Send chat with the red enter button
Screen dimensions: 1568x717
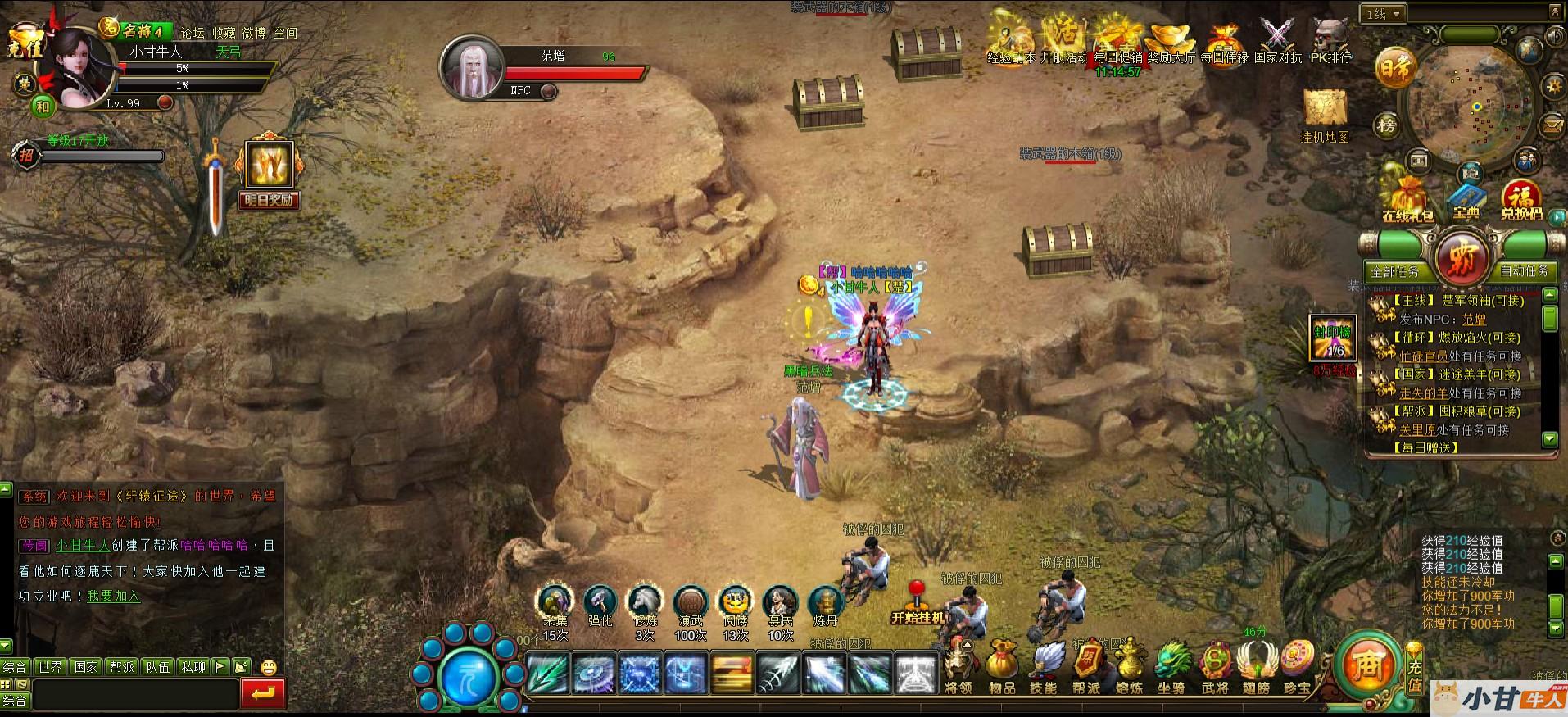tap(264, 694)
